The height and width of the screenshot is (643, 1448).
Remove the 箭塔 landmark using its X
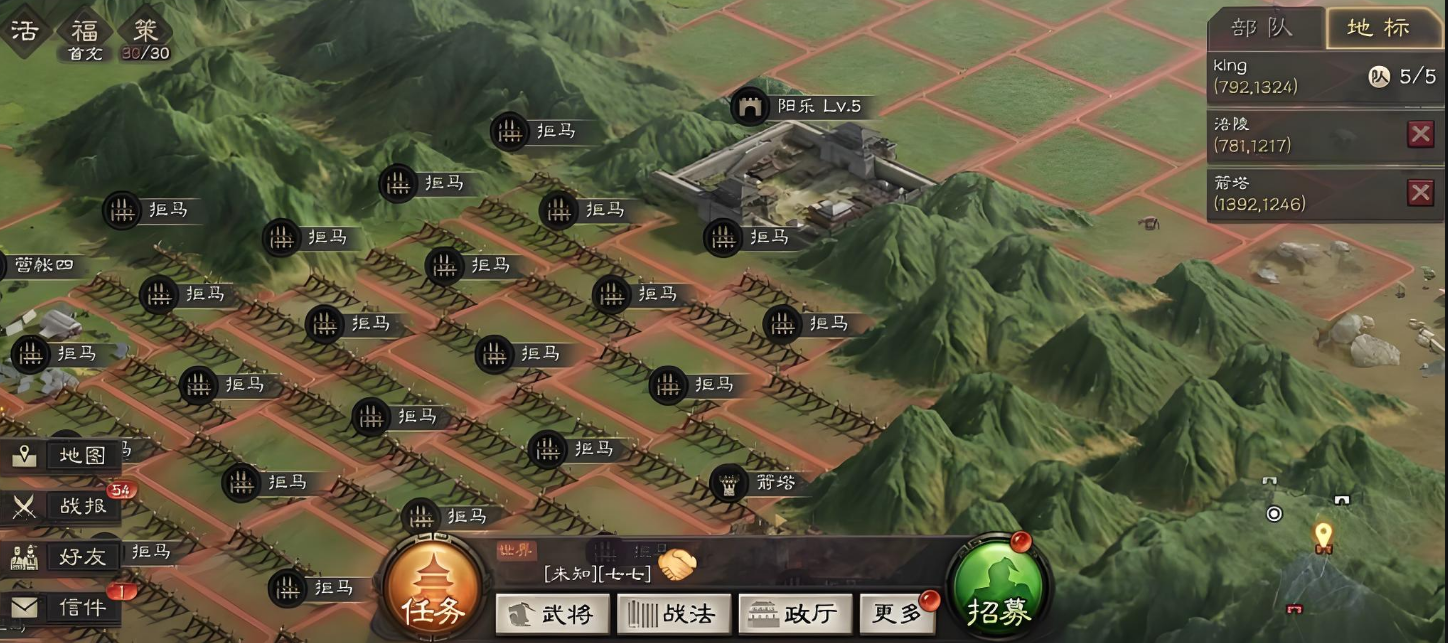tap(1420, 193)
